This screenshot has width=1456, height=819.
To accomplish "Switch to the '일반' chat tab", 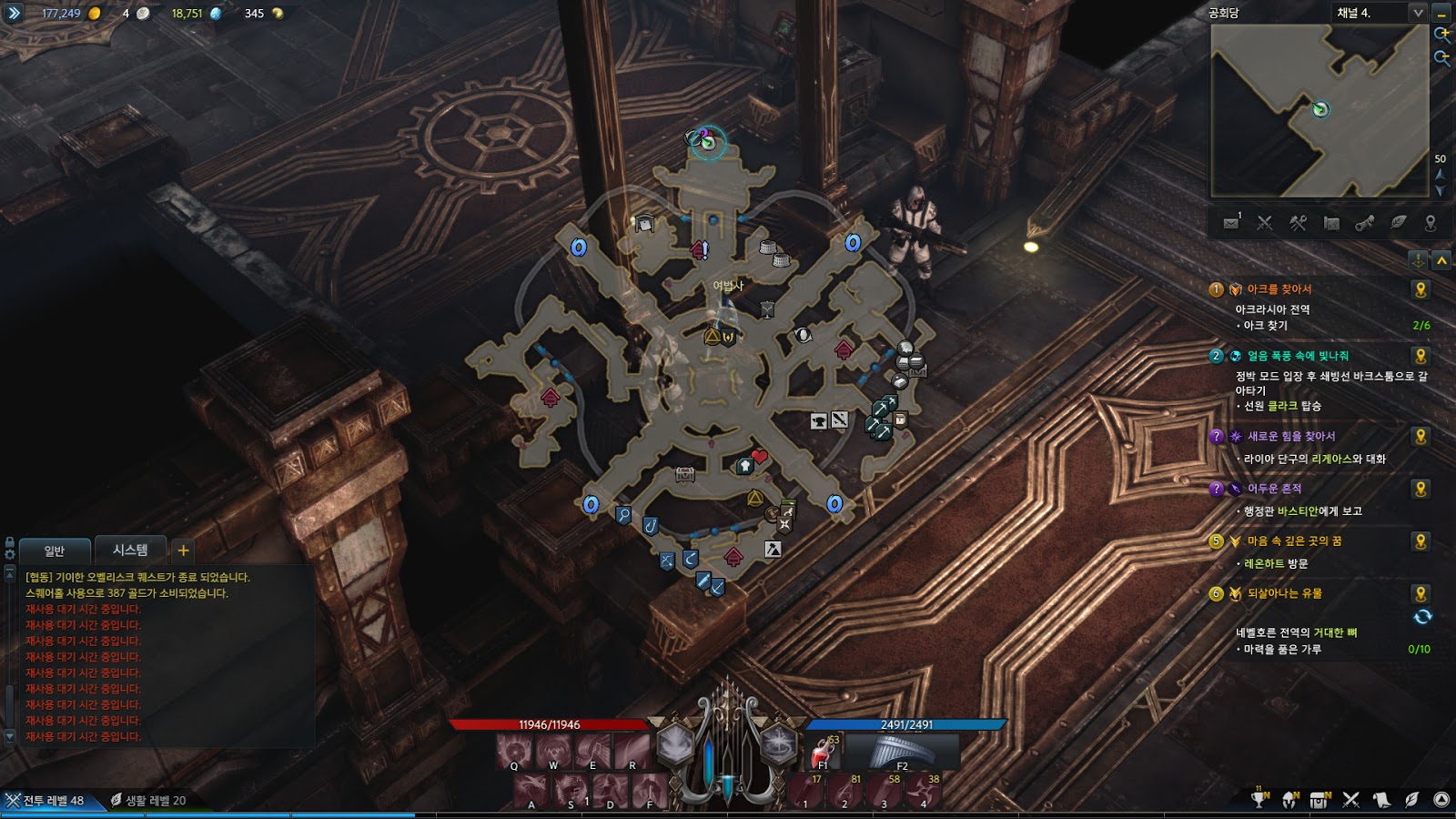I will (x=55, y=551).
